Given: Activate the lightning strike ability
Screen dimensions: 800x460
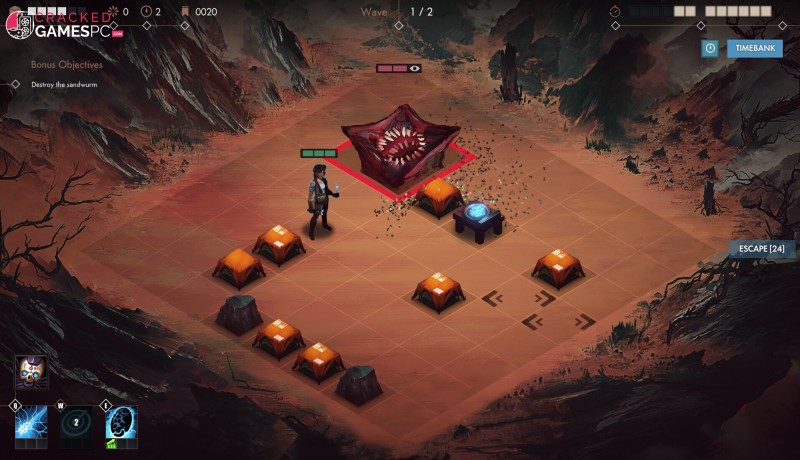Looking at the screenshot, I should tap(29, 422).
